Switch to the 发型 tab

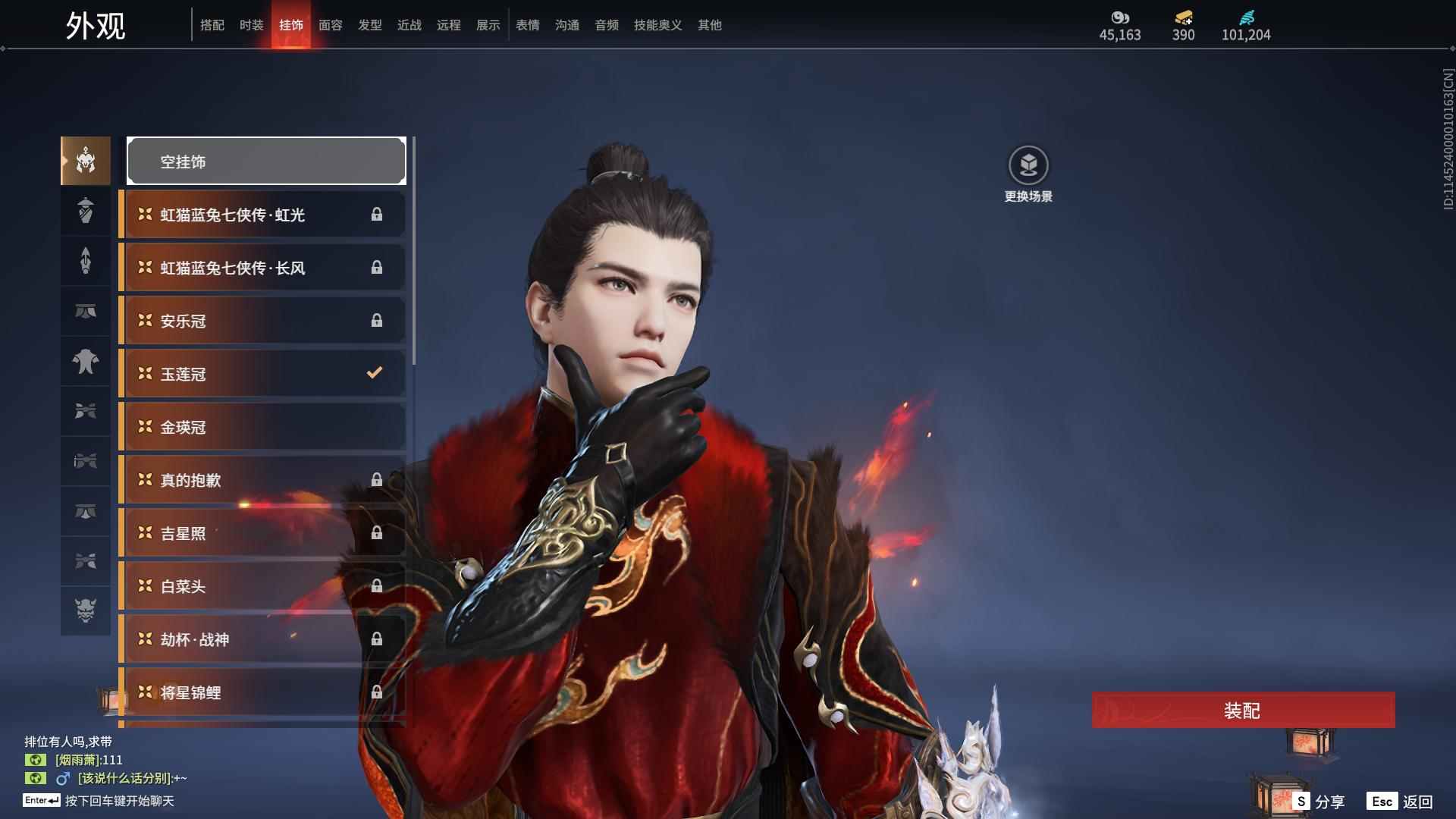[369, 25]
